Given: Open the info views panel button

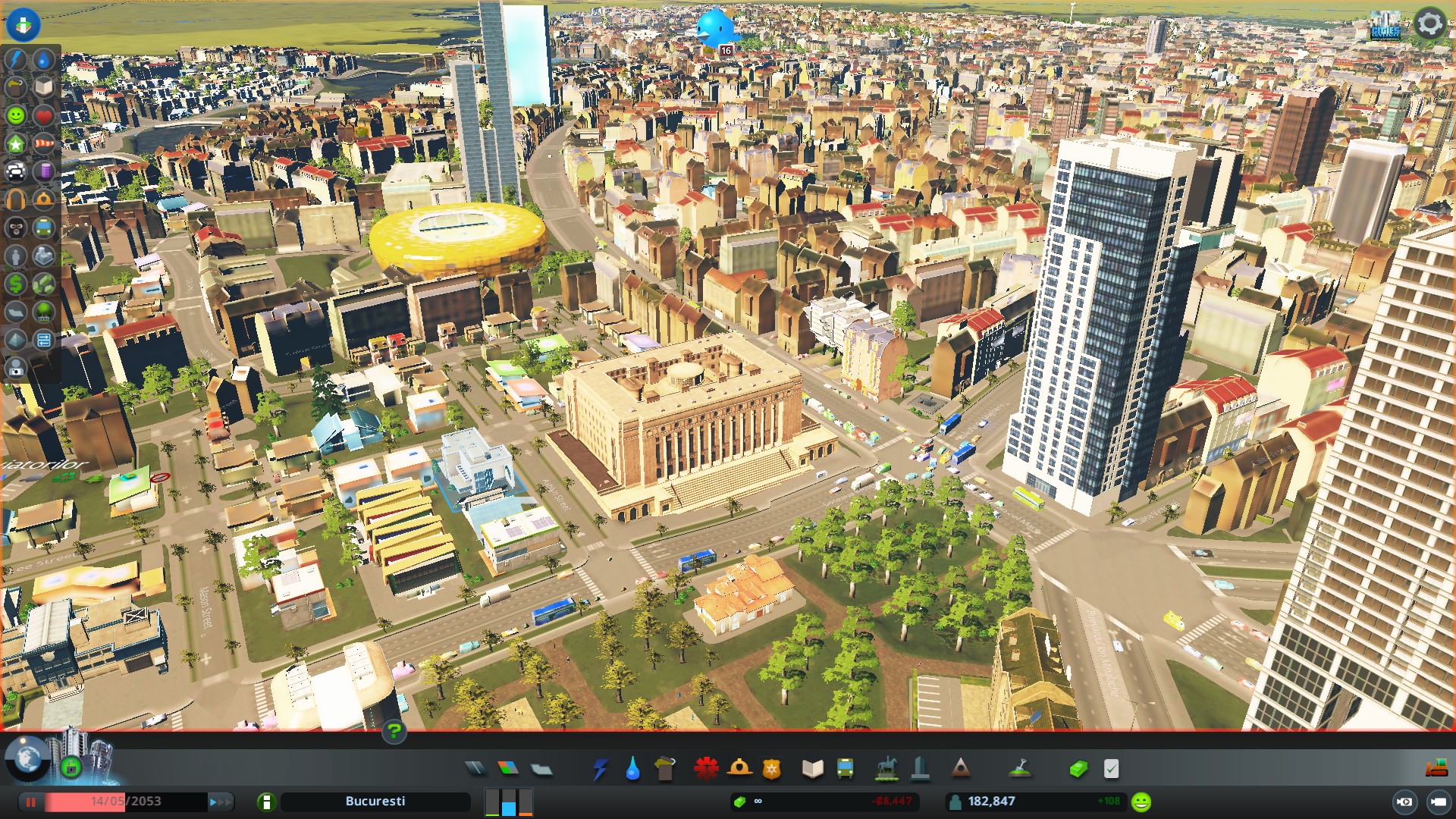Looking at the screenshot, I should [x=24, y=24].
